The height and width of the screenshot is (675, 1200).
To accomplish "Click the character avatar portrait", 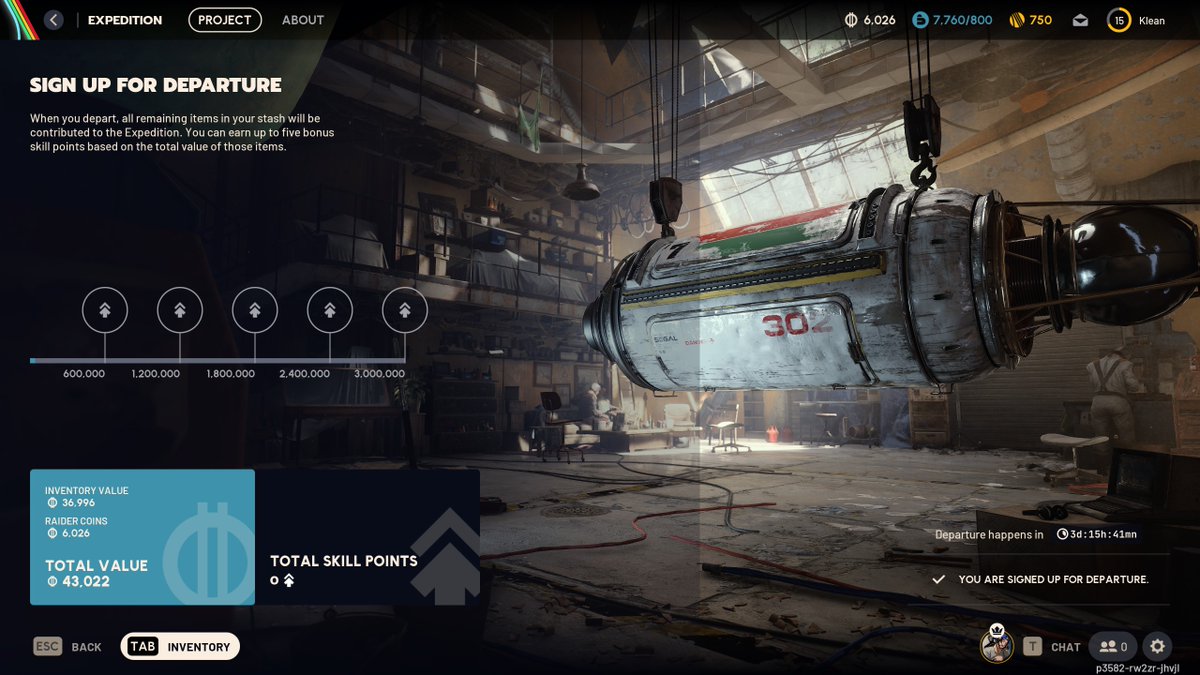I will [x=997, y=645].
